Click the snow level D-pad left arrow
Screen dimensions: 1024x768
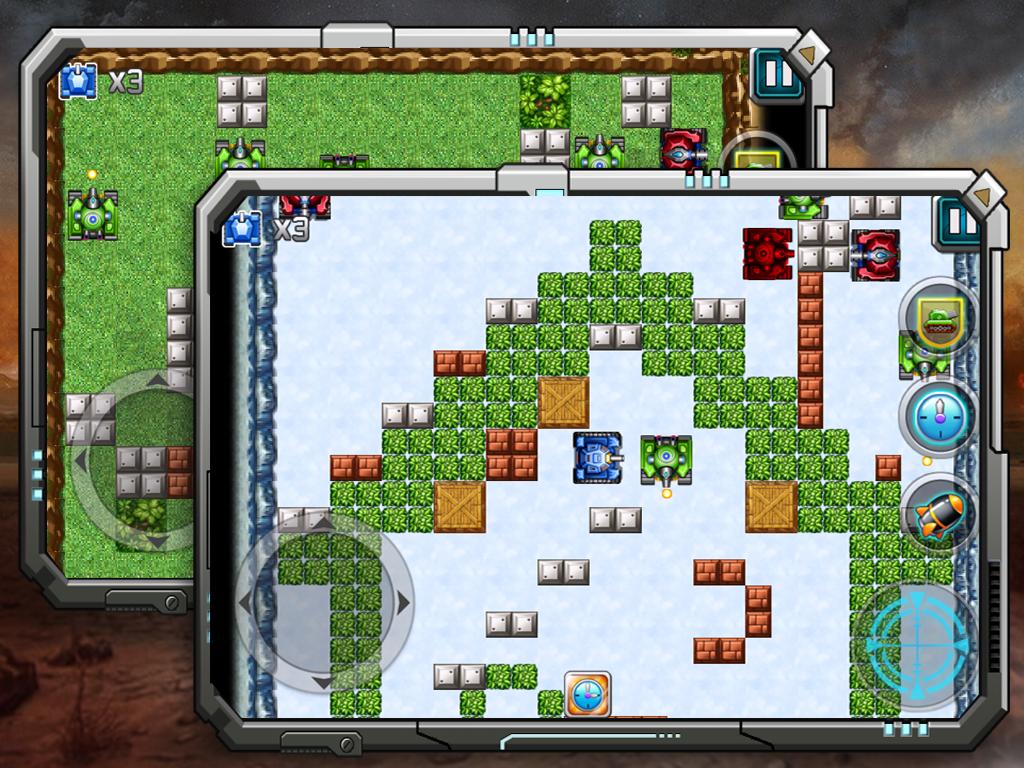(245, 603)
